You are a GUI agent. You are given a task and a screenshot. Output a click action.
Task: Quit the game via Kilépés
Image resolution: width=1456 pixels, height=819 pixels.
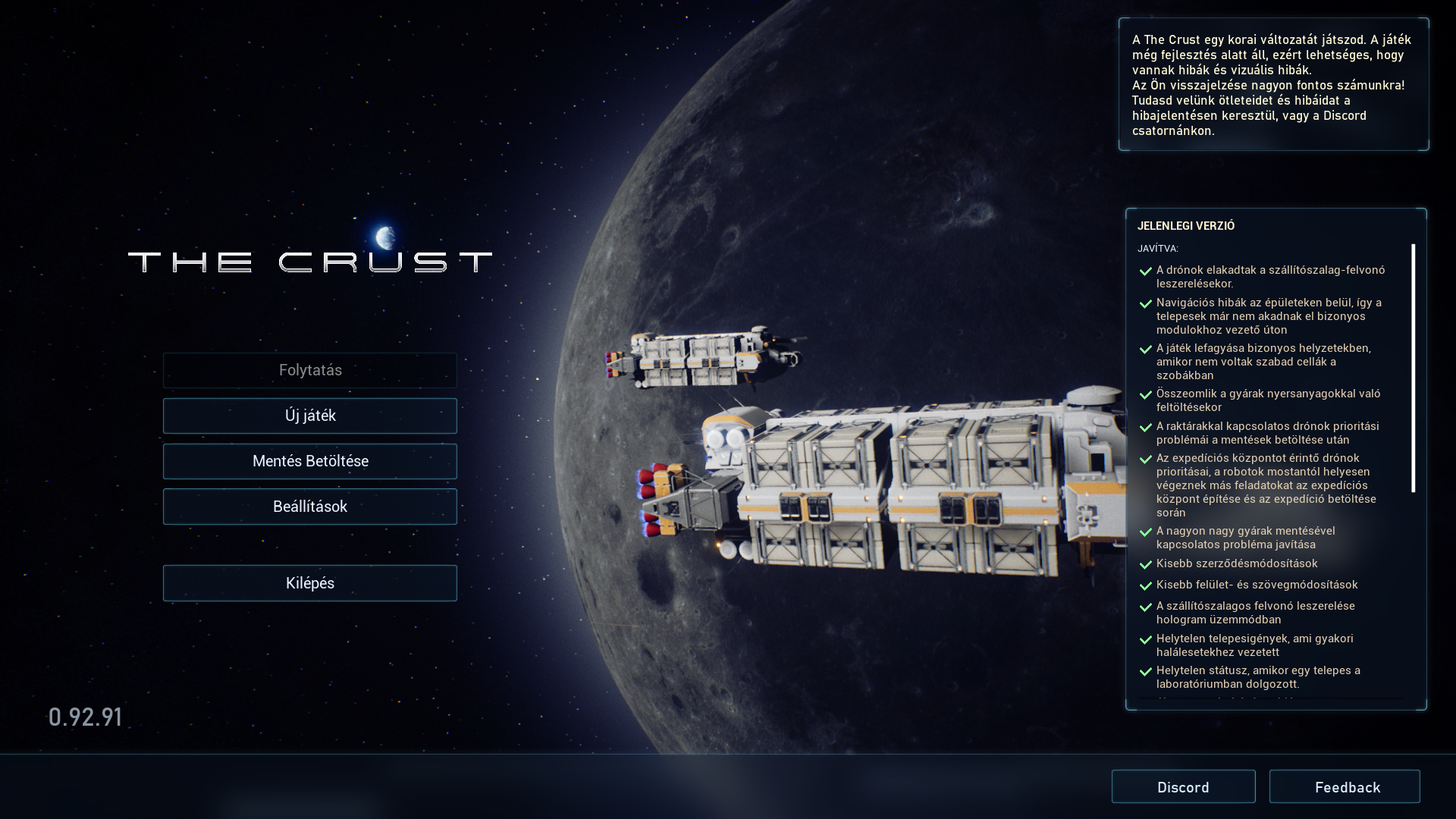click(310, 583)
